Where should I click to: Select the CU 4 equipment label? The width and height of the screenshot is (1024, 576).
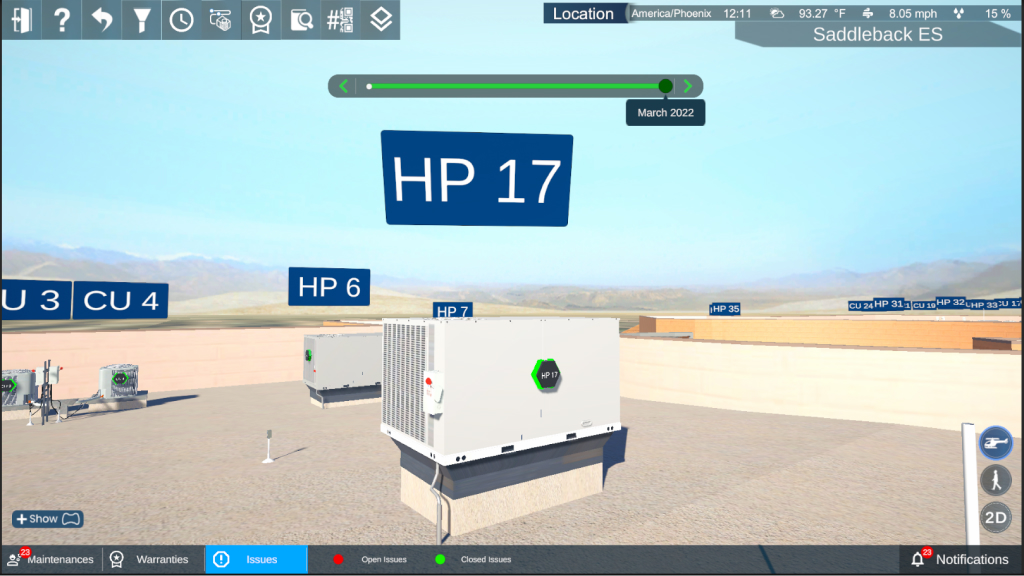coord(121,301)
